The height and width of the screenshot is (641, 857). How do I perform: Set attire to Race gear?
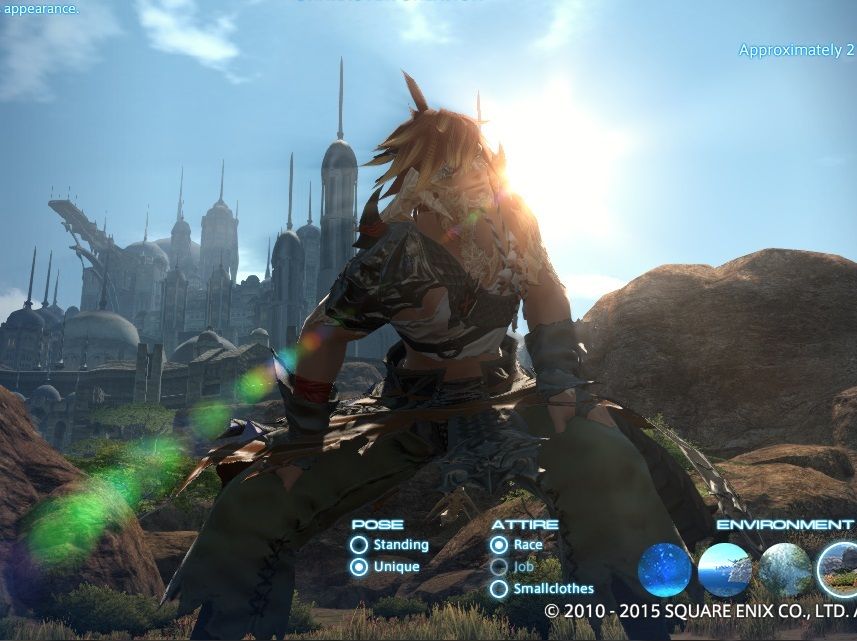pos(499,545)
